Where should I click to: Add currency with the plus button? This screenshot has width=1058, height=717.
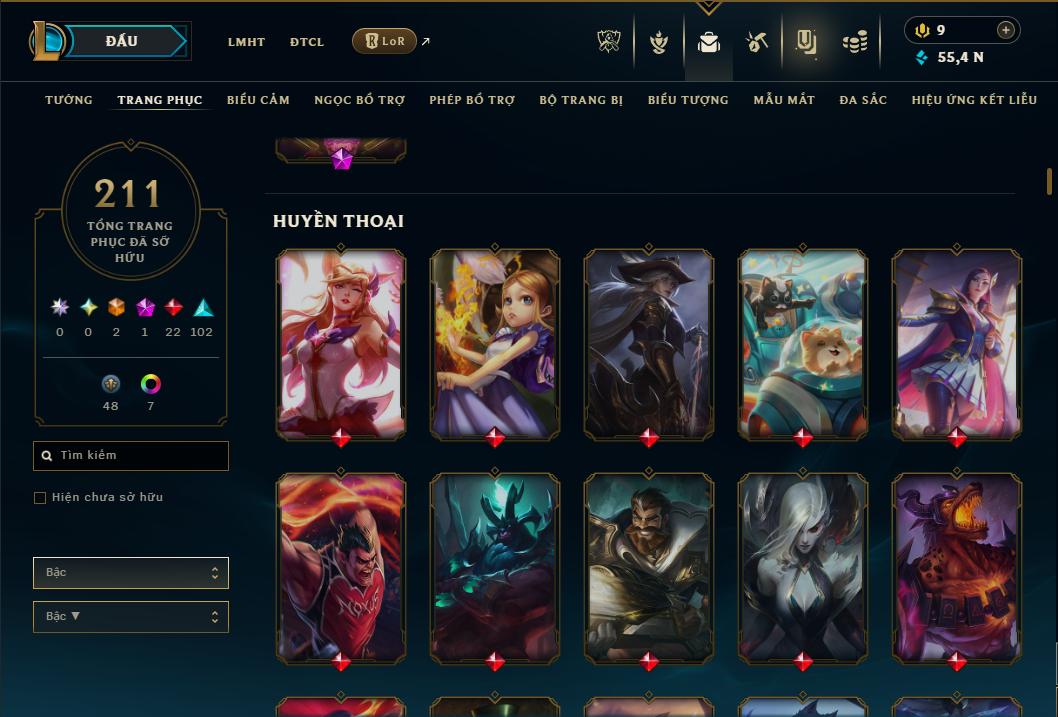click(1006, 30)
